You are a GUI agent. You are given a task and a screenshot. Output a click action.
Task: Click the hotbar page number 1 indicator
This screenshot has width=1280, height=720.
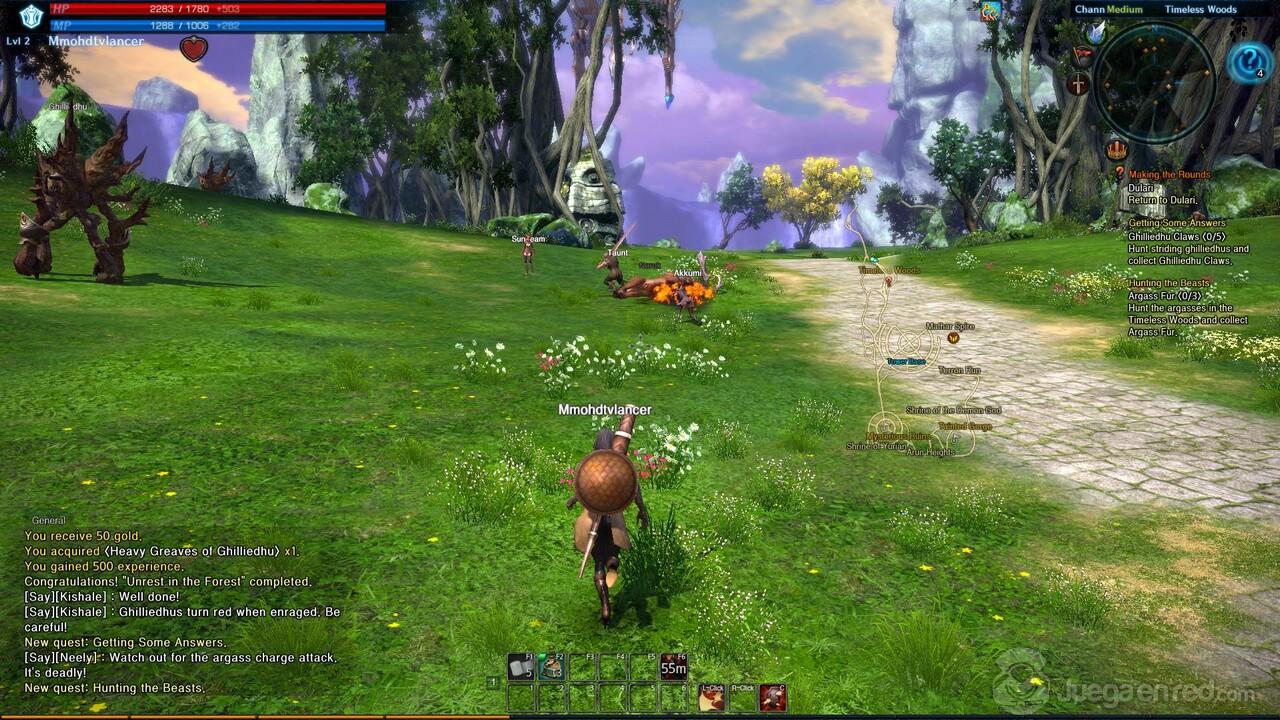click(492, 682)
